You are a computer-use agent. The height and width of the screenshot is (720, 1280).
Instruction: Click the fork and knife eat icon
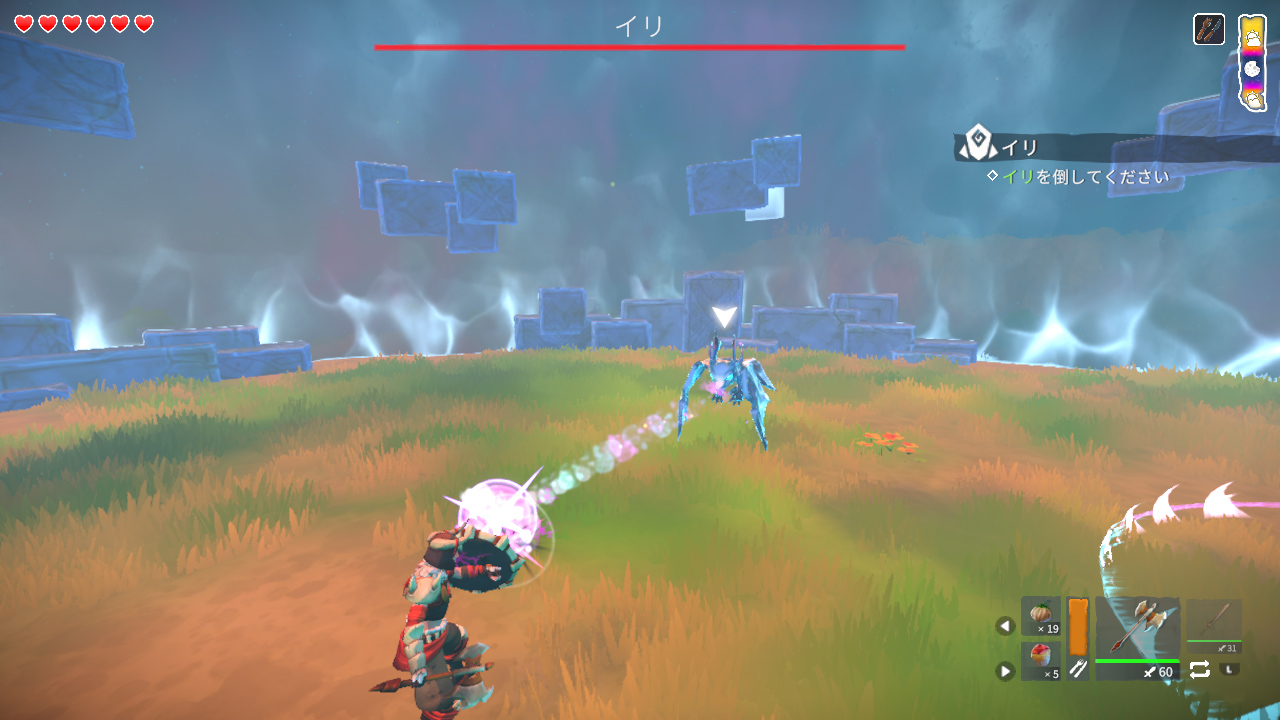pyautogui.click(x=1078, y=670)
